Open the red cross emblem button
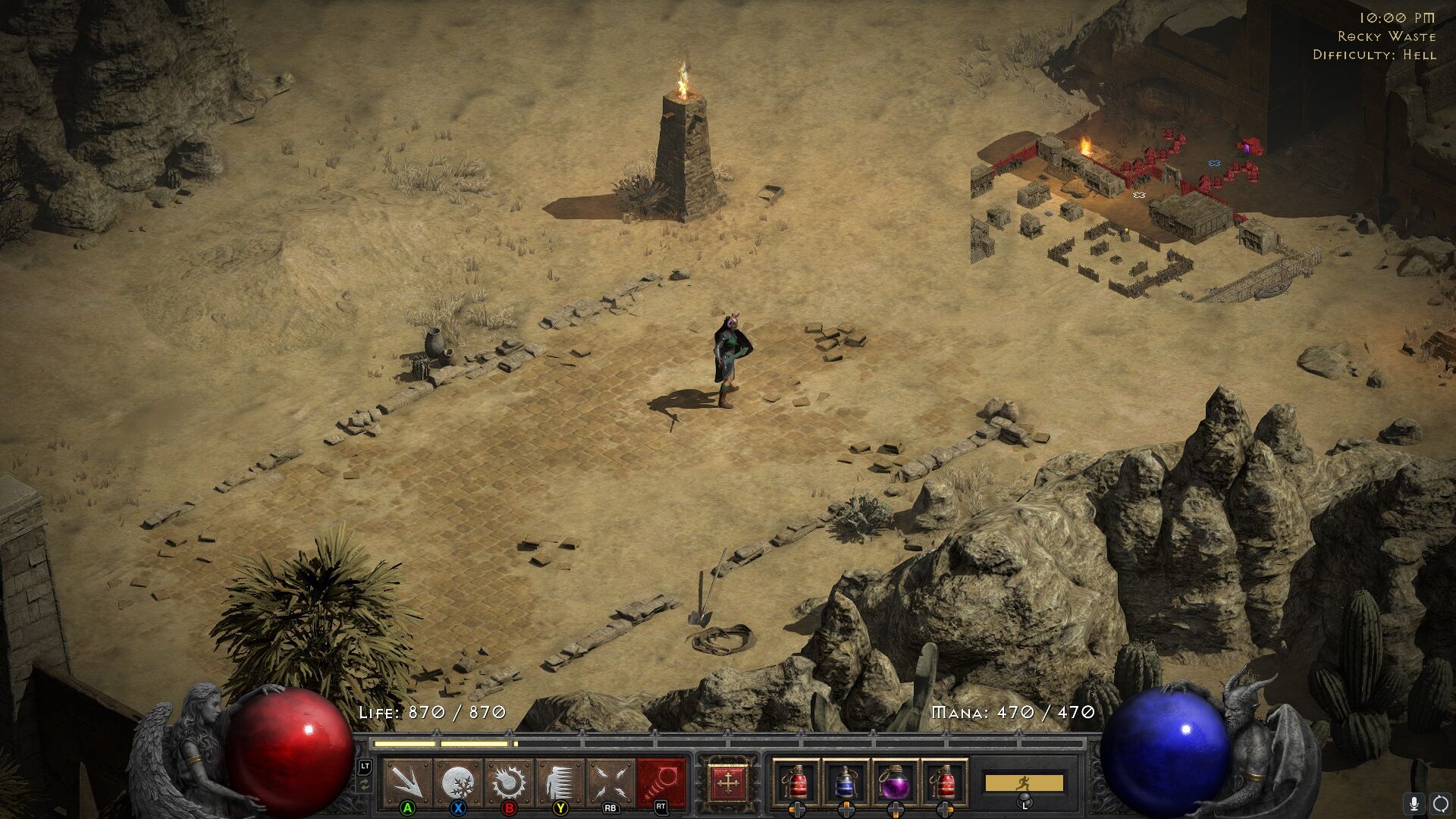Image resolution: width=1456 pixels, height=819 pixels. pyautogui.click(x=727, y=782)
